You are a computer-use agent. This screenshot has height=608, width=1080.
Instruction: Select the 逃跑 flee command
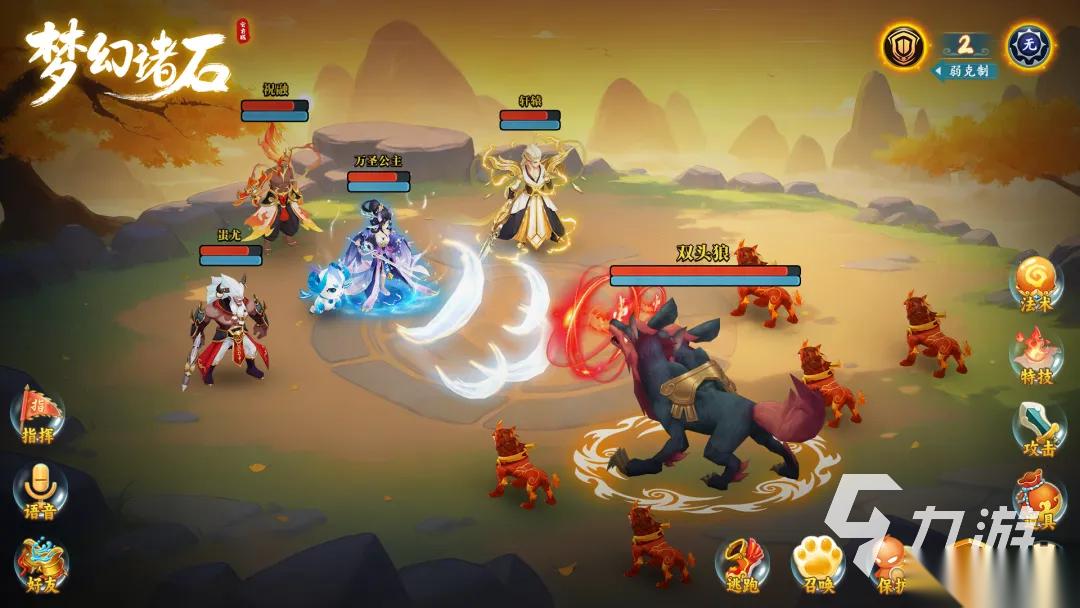click(x=743, y=565)
